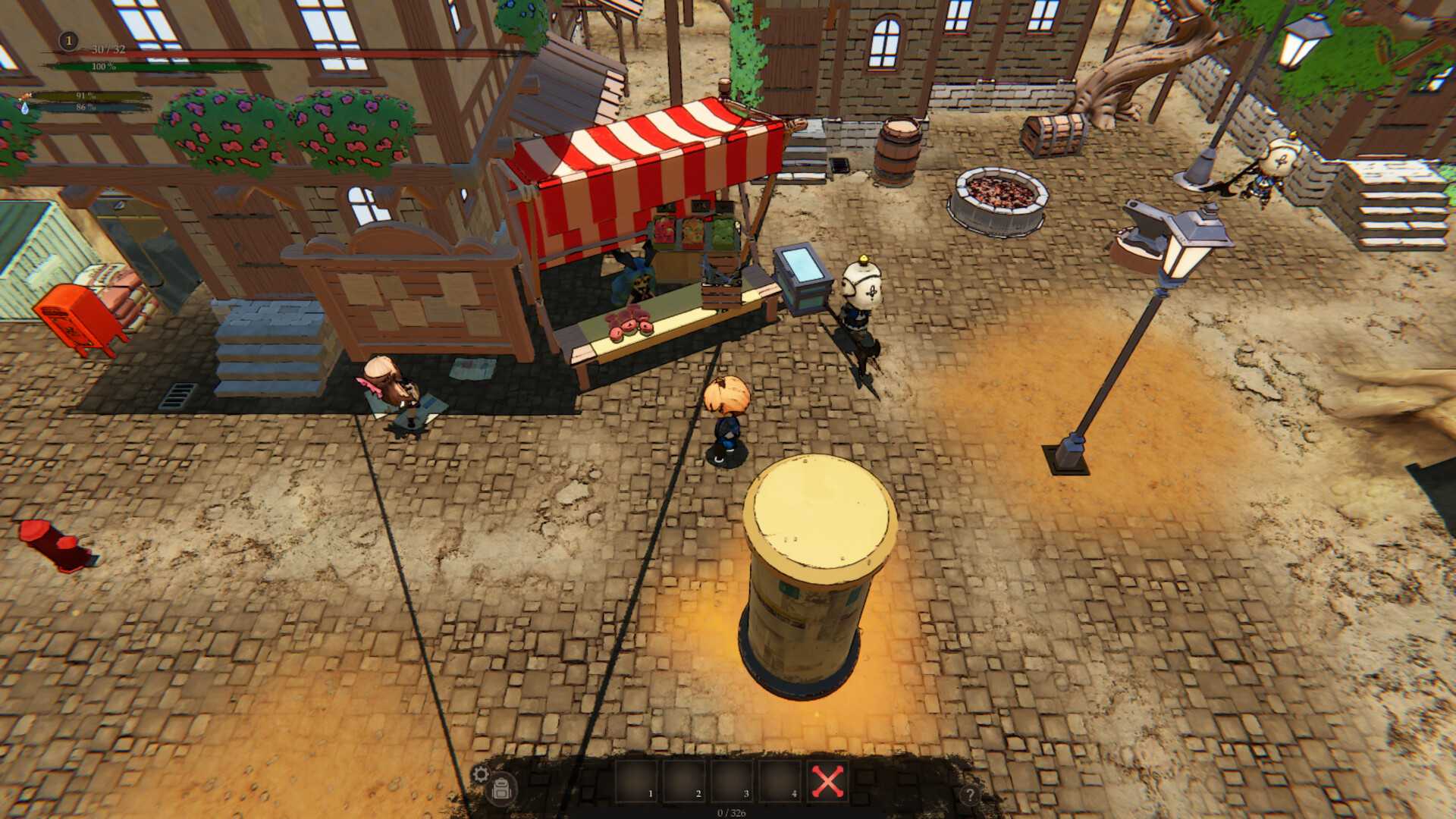Click the 0/326 item counter

[x=731, y=812]
